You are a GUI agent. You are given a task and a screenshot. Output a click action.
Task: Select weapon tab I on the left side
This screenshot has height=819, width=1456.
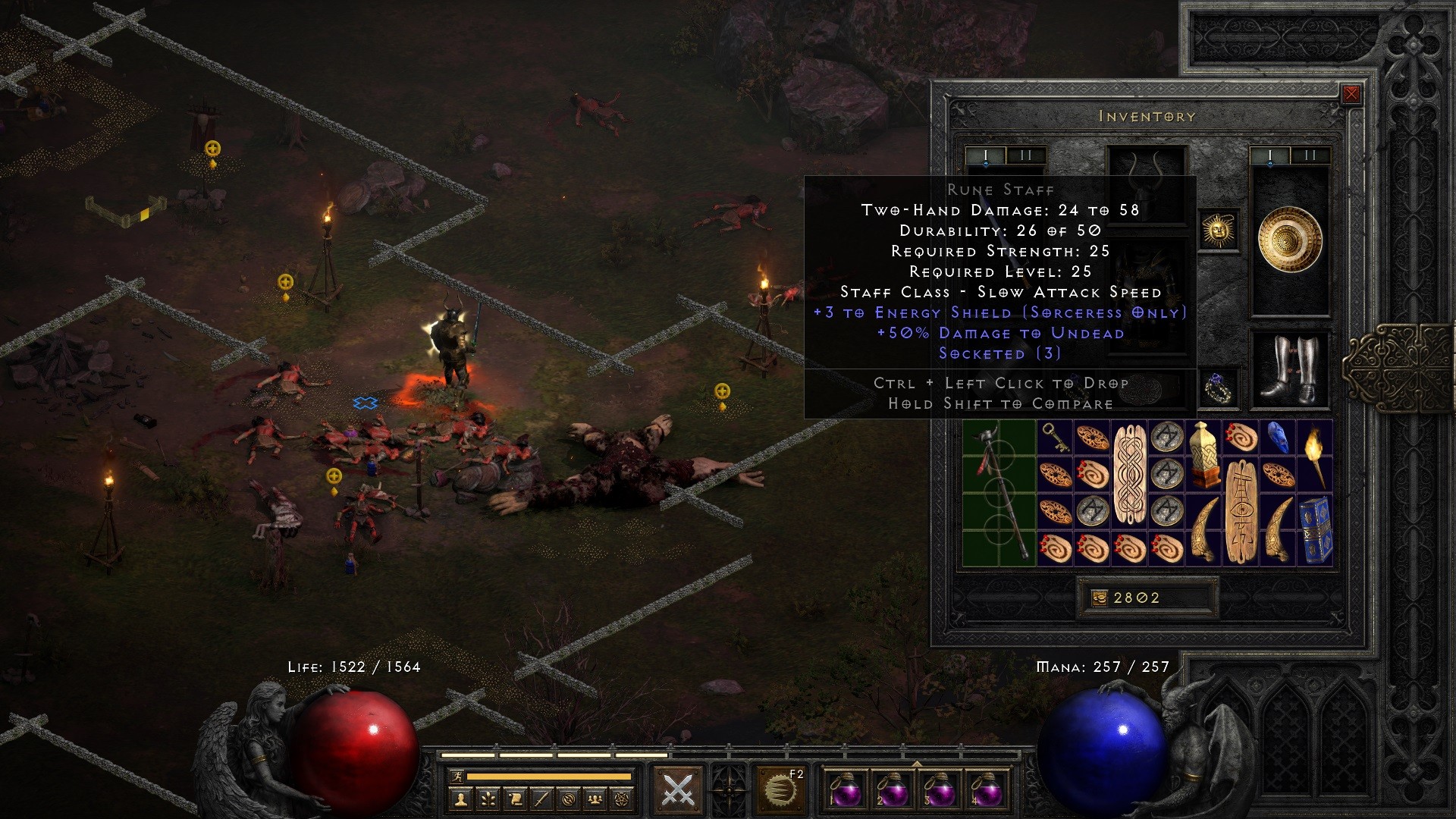click(x=987, y=155)
